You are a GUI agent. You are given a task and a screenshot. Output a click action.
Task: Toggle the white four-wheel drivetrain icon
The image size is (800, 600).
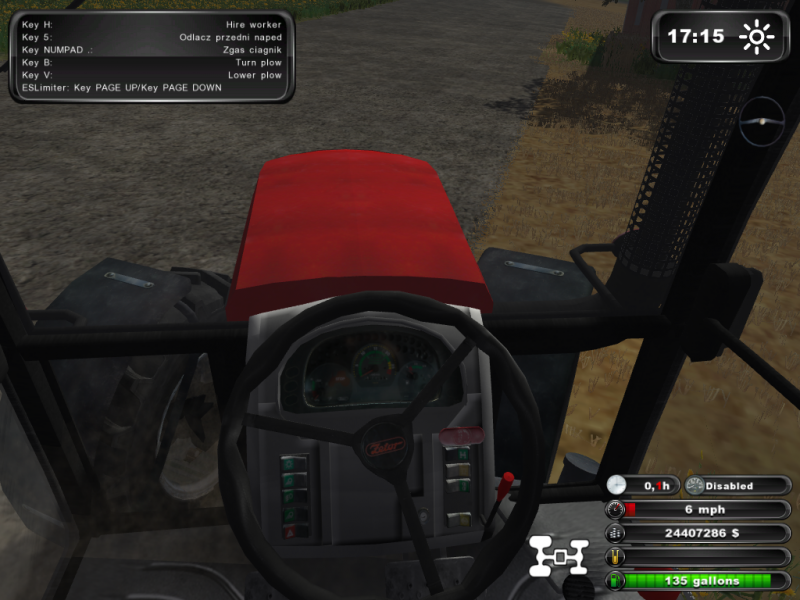point(559,557)
